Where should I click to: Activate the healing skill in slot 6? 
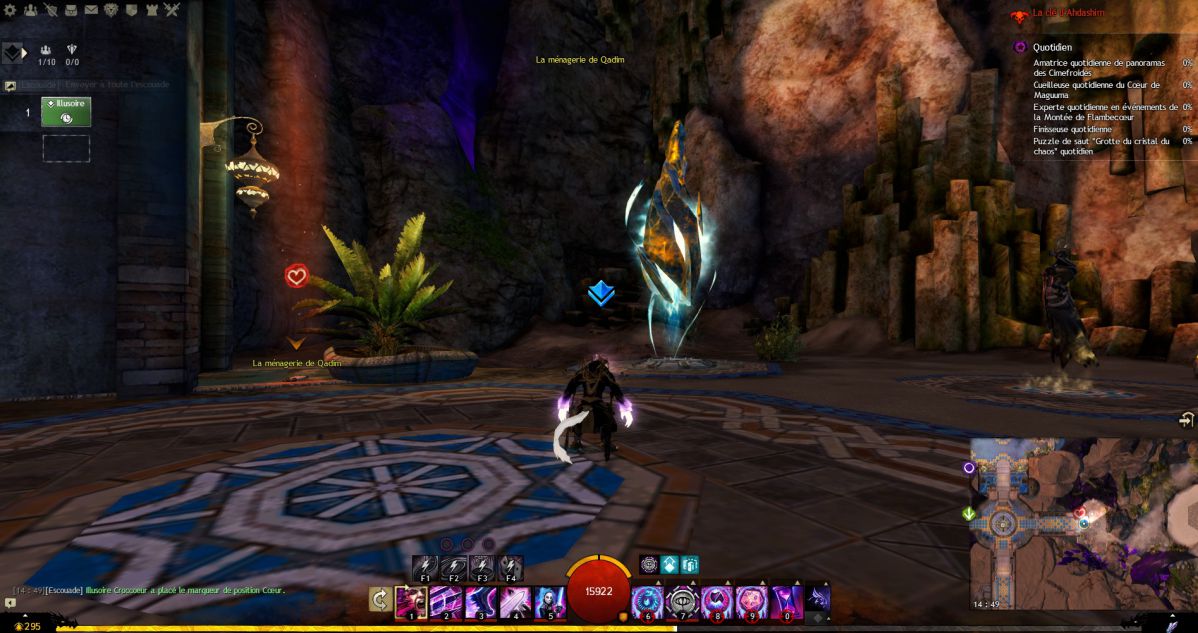(647, 601)
